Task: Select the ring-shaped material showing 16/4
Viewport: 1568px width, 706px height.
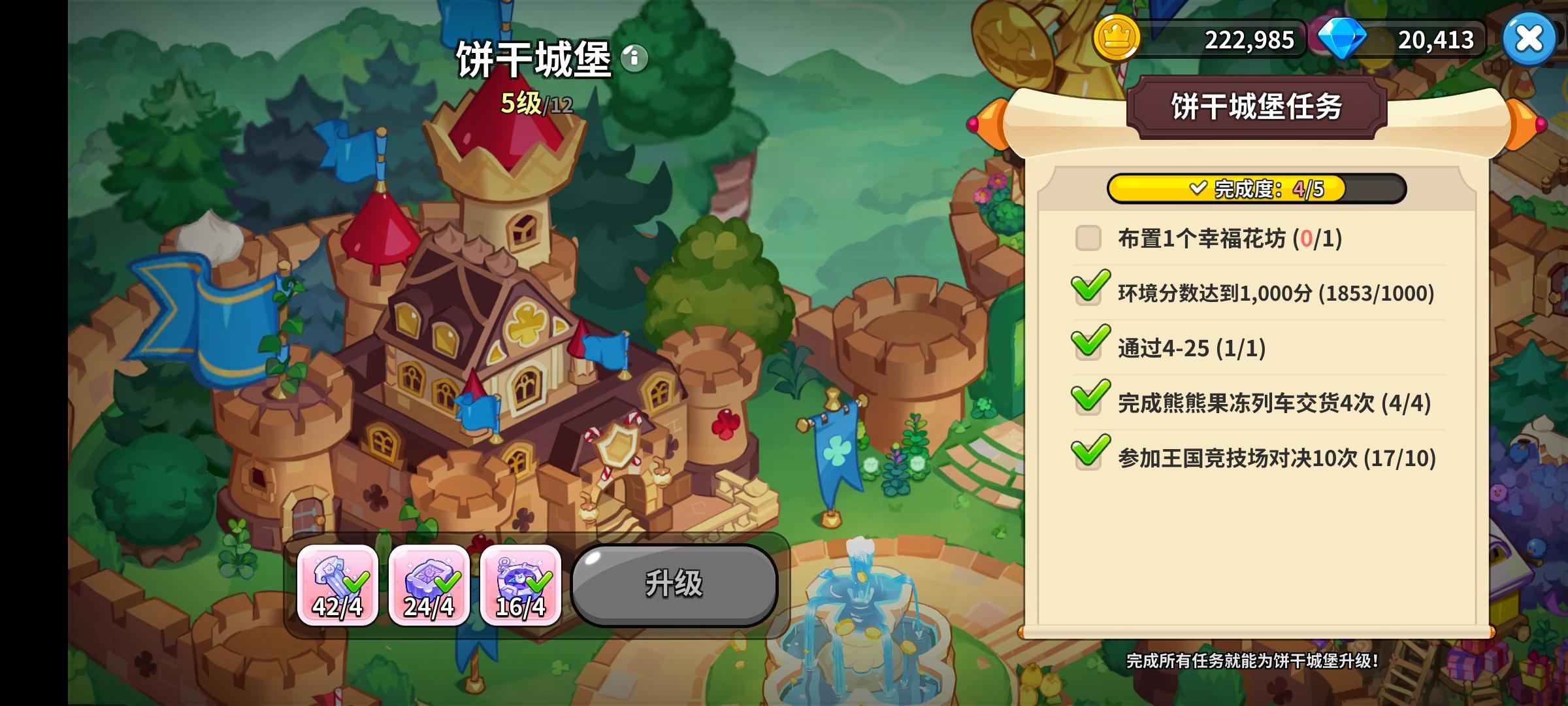Action: click(x=519, y=586)
